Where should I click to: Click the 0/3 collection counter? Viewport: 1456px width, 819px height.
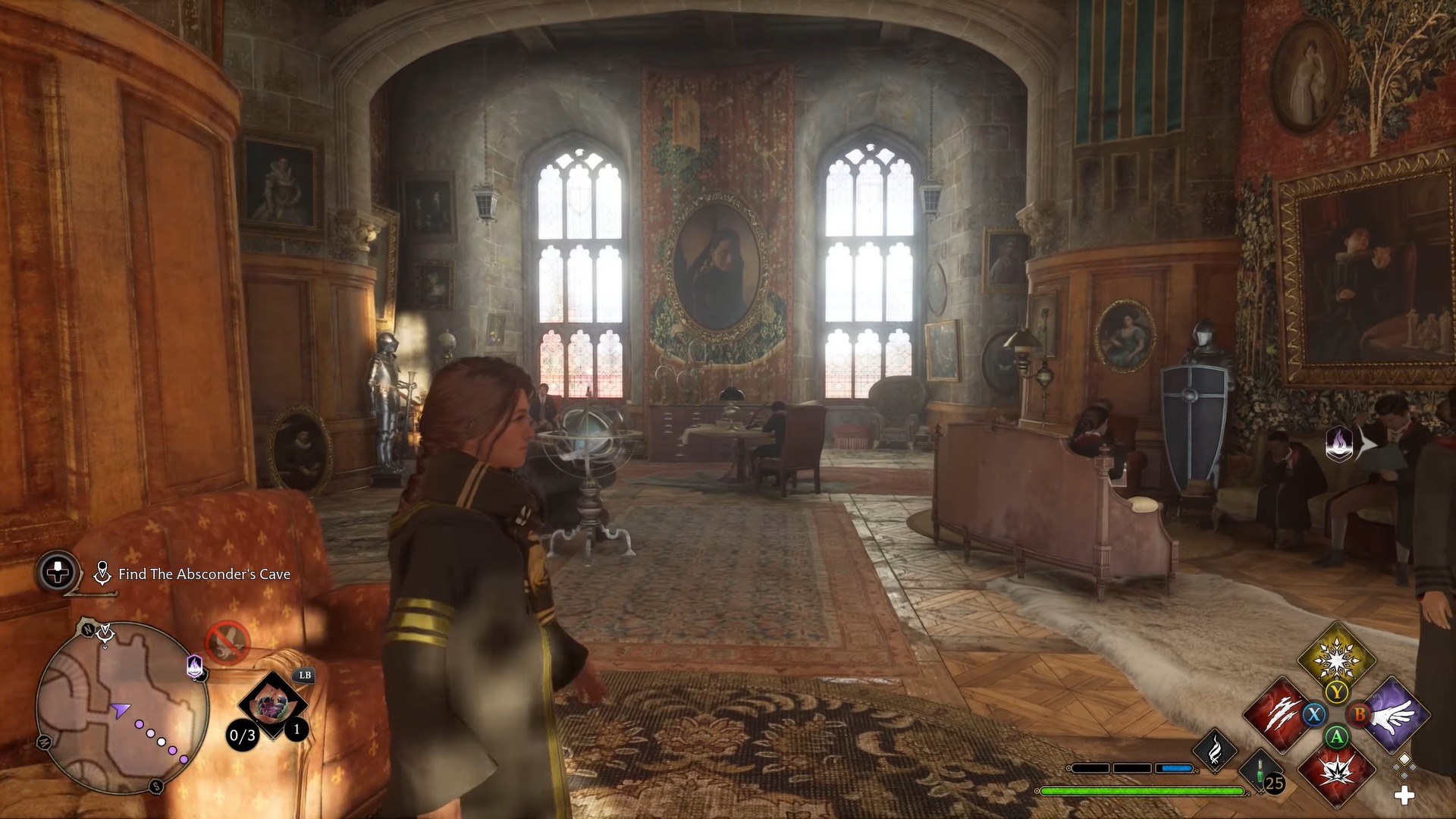(x=241, y=736)
